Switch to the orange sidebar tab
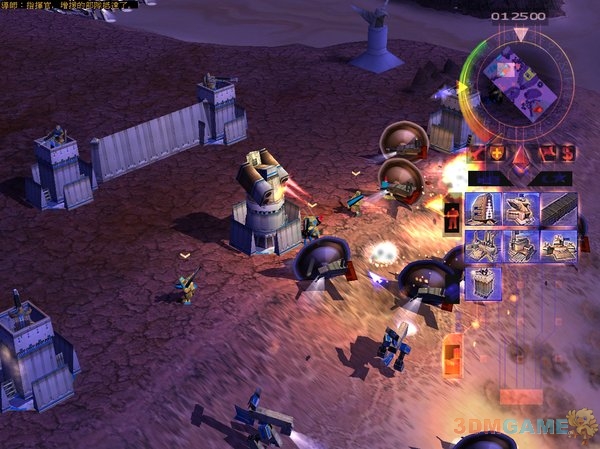 [x=452, y=354]
